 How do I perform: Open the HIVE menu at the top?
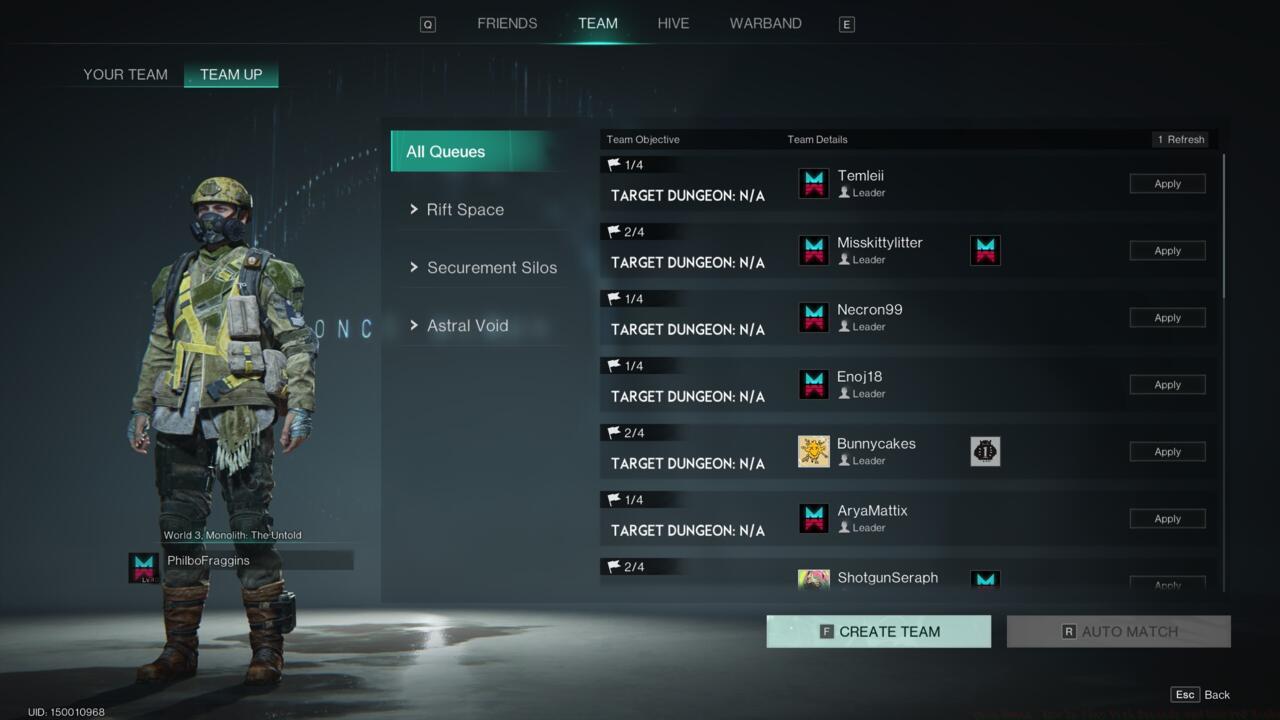[673, 23]
